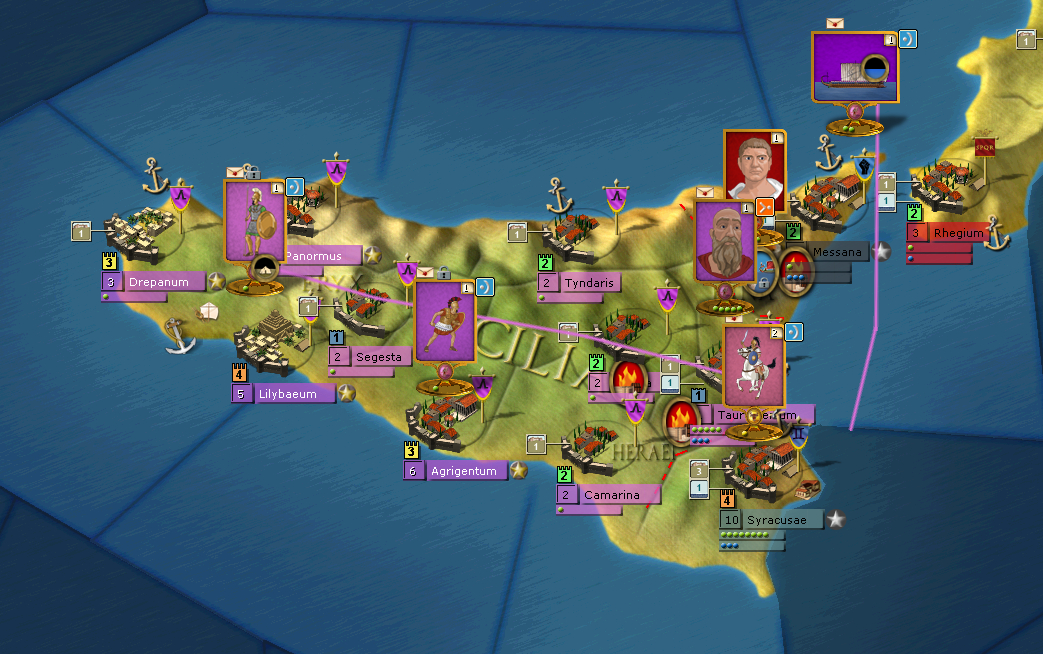
Task: Select the hoplite army stack at Panormus
Action: [254, 220]
